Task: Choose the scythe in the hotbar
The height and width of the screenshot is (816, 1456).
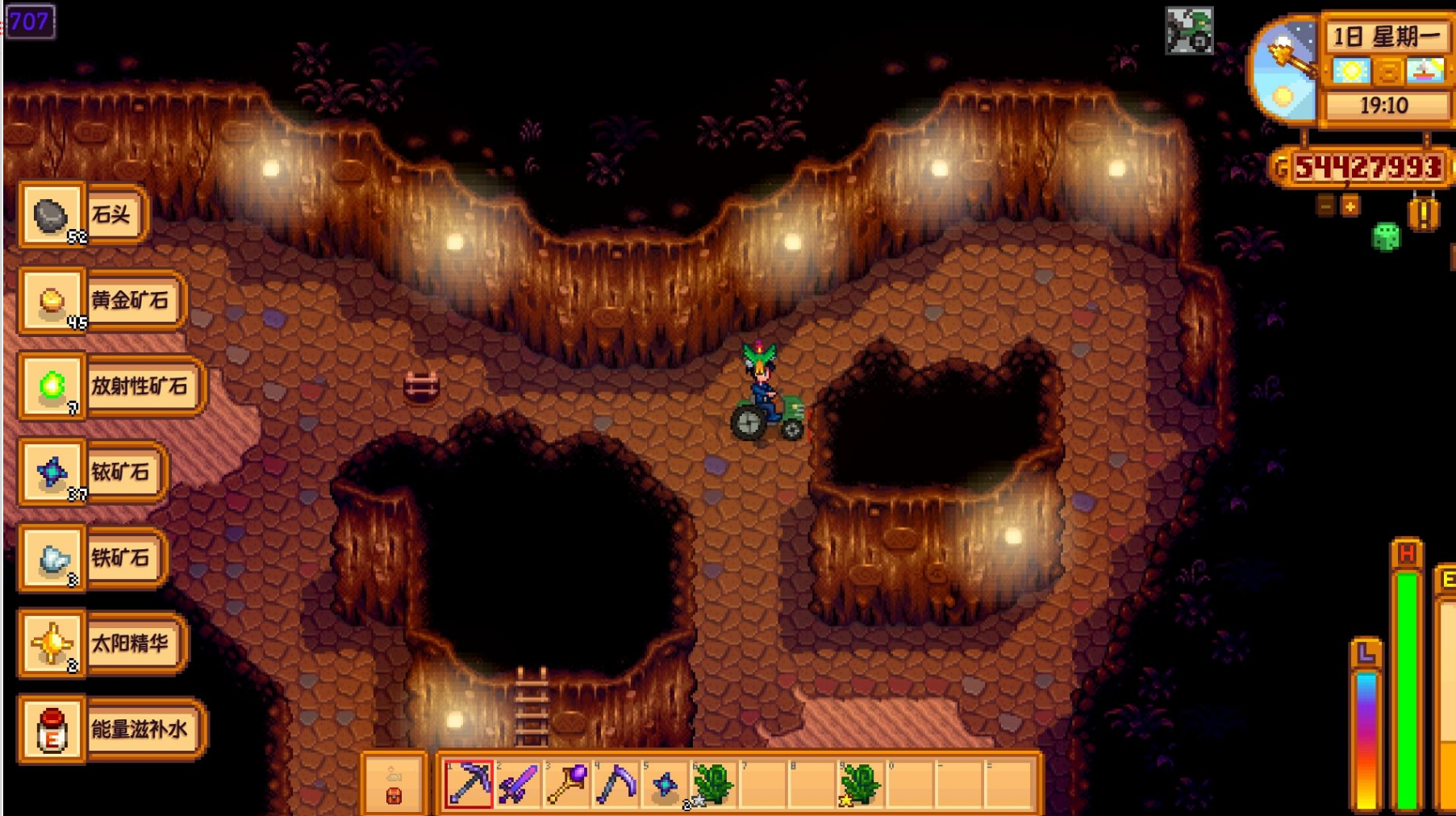Action: pyautogui.click(x=616, y=783)
